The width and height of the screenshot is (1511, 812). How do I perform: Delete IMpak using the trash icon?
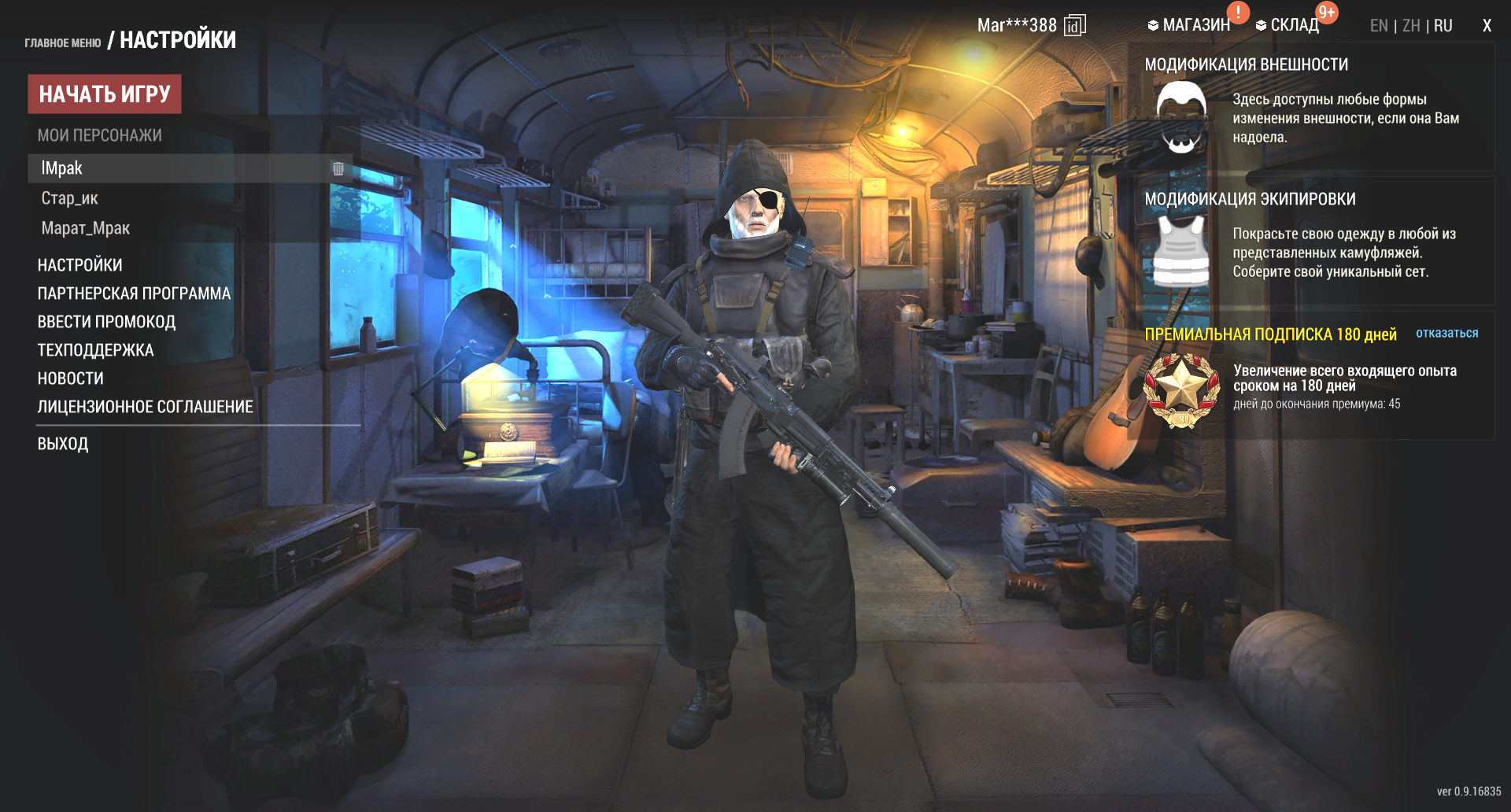point(338,168)
